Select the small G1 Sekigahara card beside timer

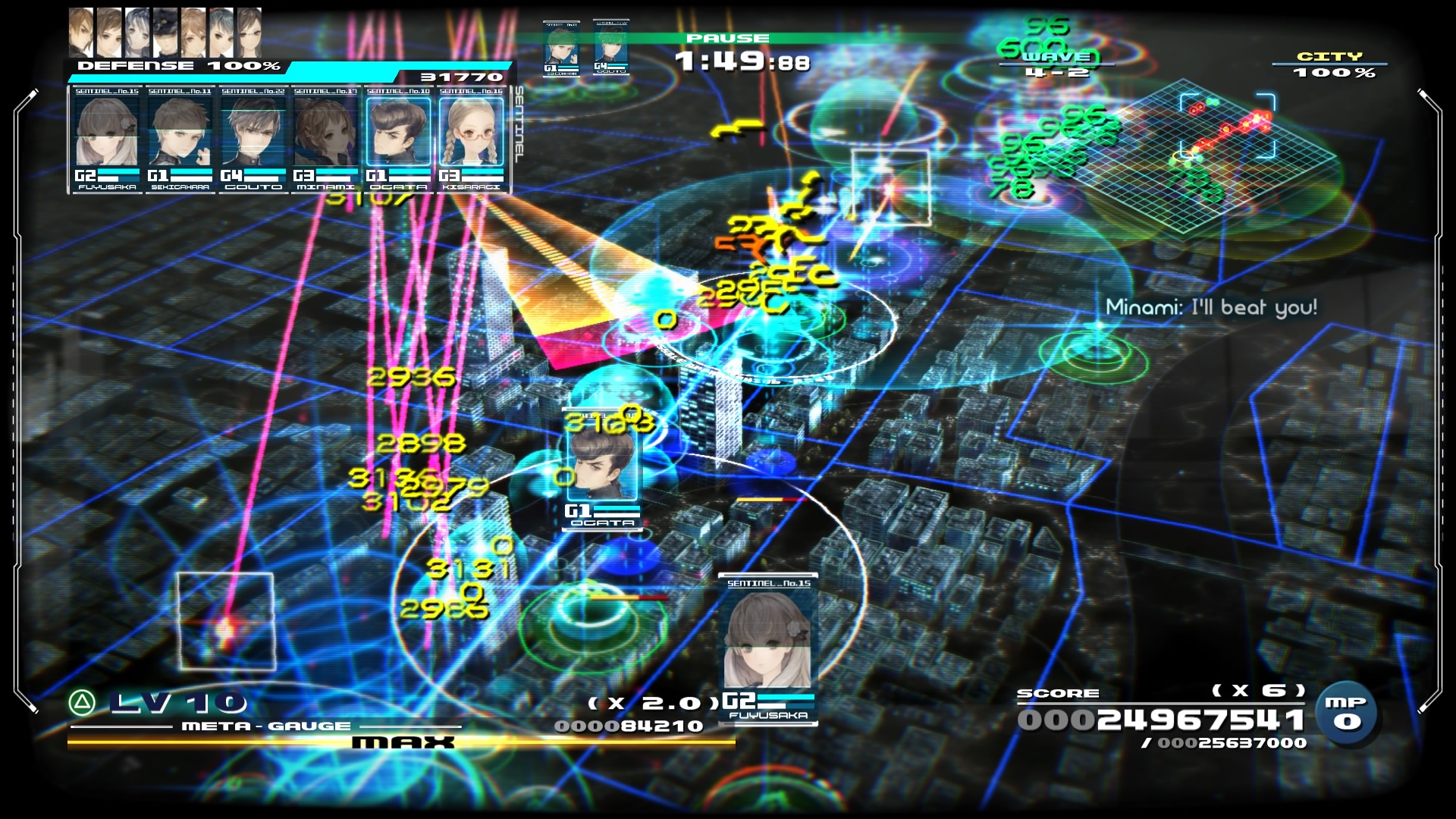pyautogui.click(x=561, y=50)
